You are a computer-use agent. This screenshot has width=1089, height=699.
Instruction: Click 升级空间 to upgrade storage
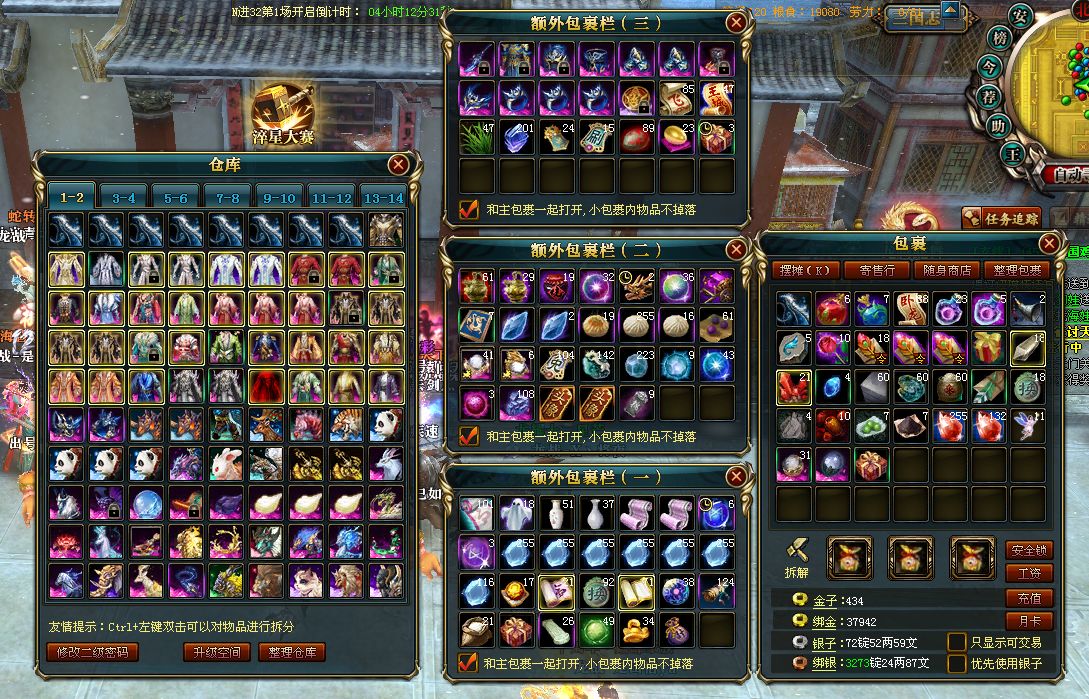point(215,652)
